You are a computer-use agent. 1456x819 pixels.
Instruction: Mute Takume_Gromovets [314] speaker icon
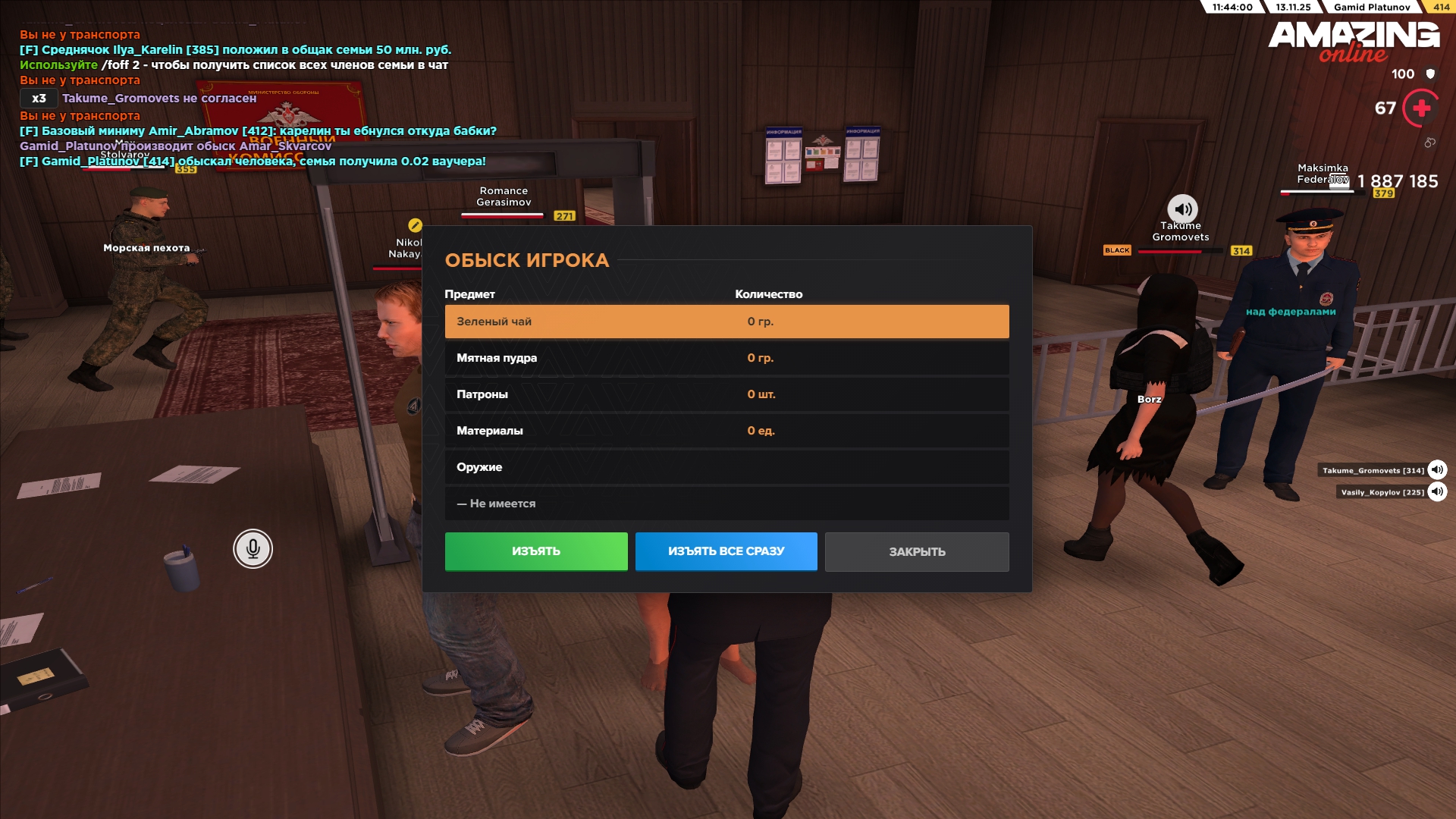click(x=1437, y=470)
